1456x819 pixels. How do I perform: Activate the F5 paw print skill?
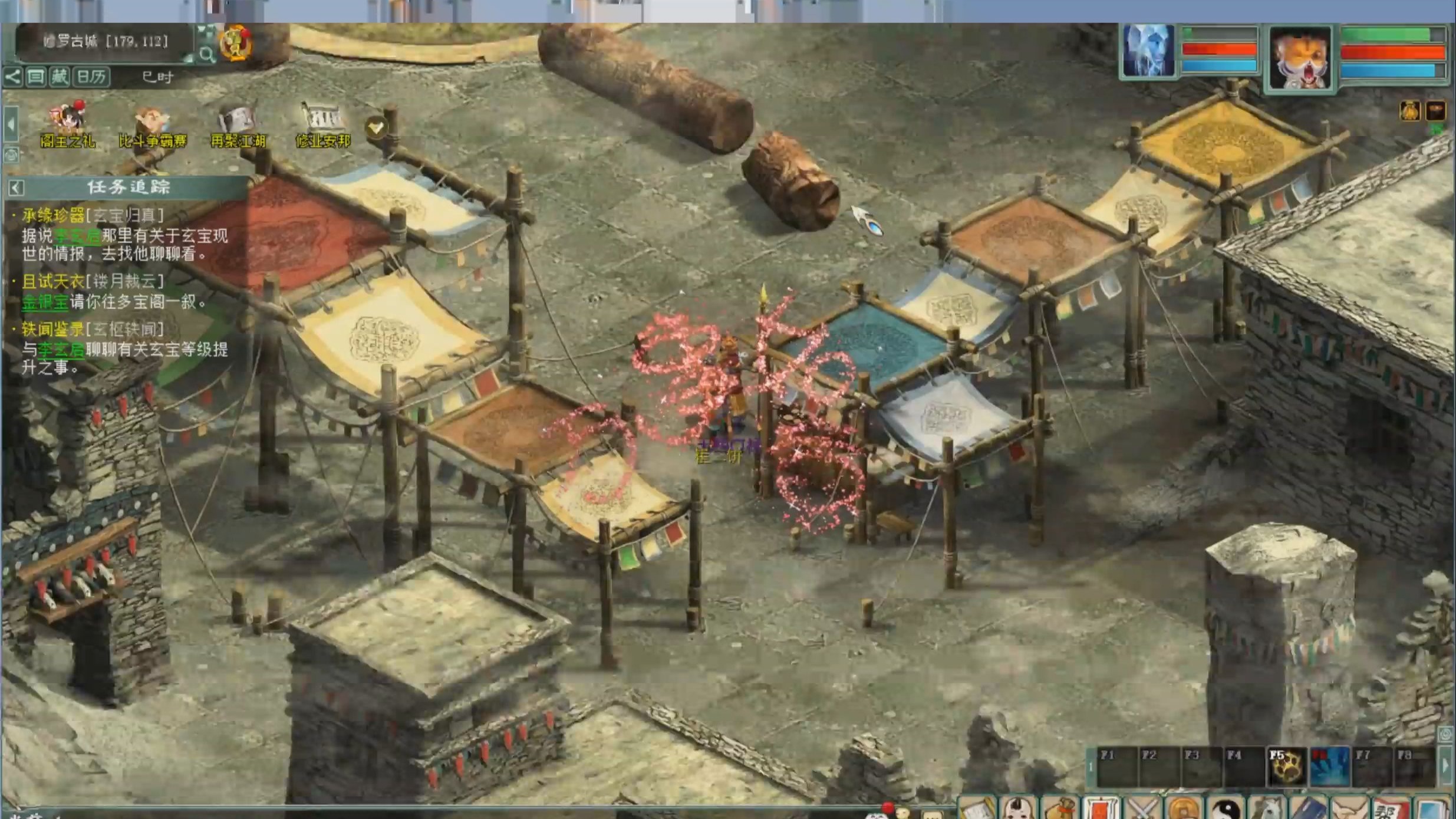click(x=1286, y=767)
